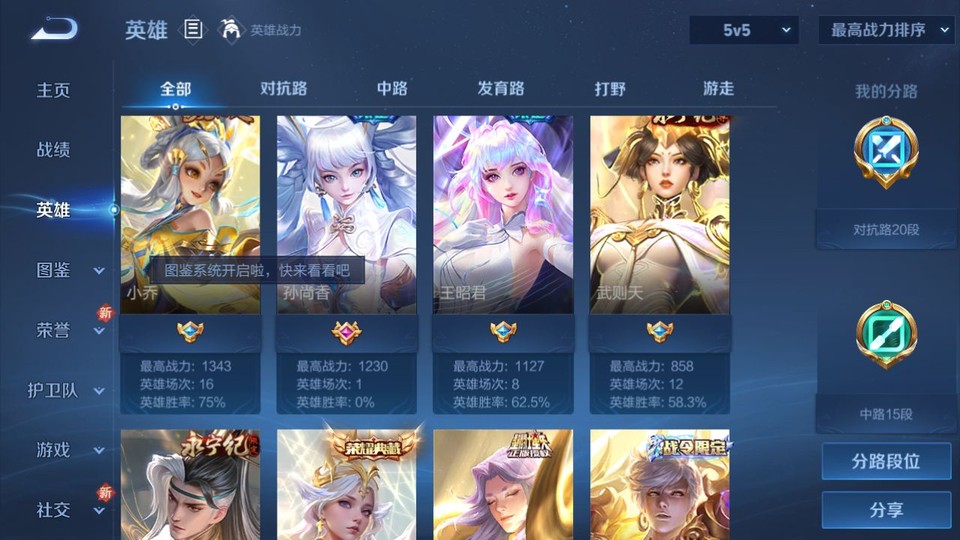Open the 社交 sidebar section
Viewport: 960px width, 540px height.
click(70, 510)
